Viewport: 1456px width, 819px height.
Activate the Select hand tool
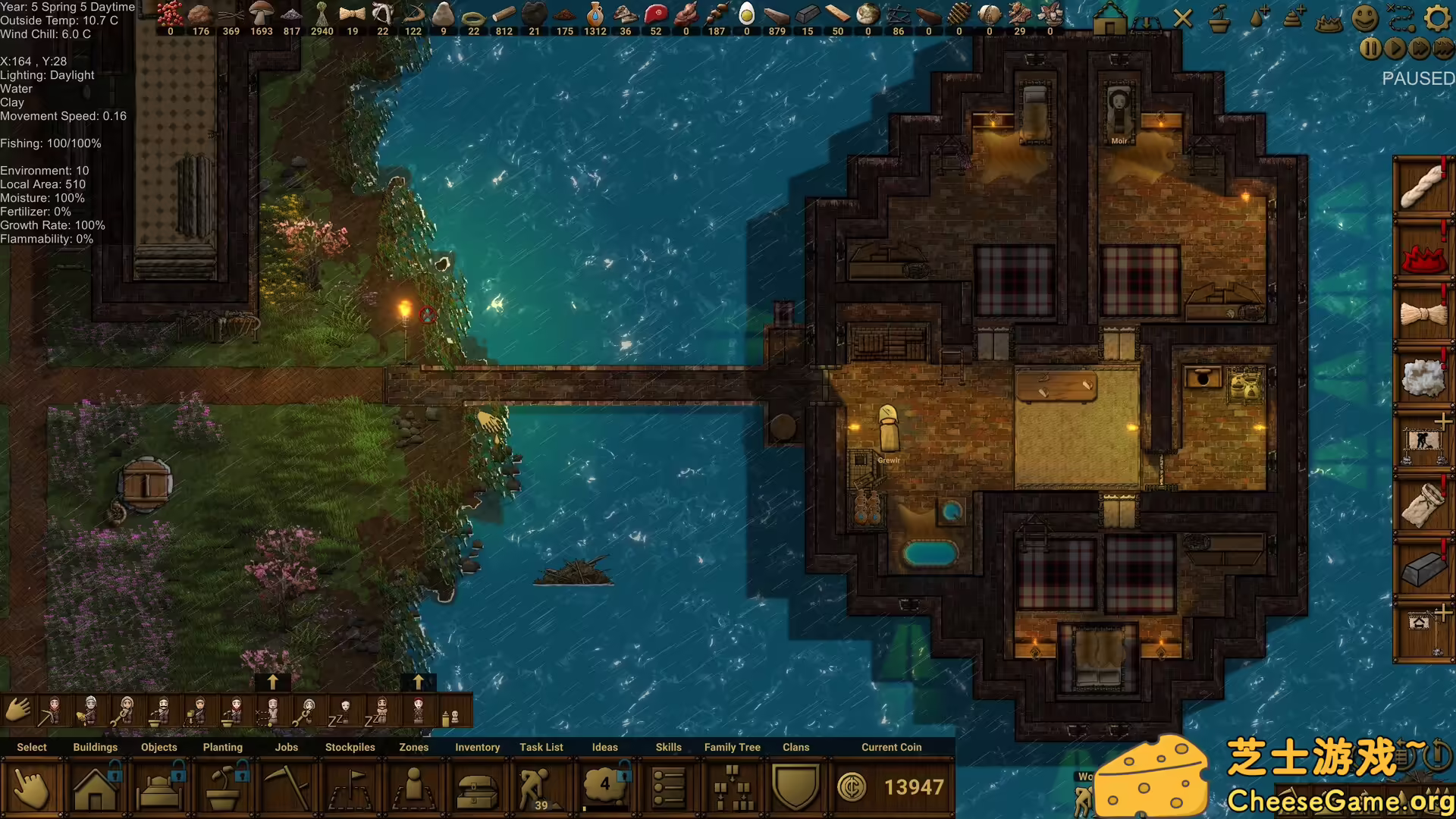tap(32, 789)
